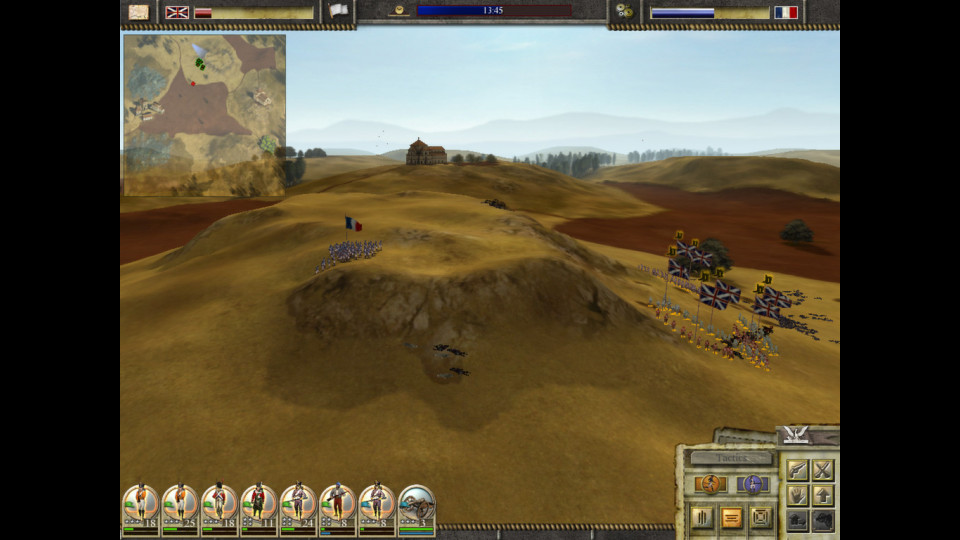This screenshot has height=540, width=960.
Task: Click the battlefield minimap
Action: (204, 115)
